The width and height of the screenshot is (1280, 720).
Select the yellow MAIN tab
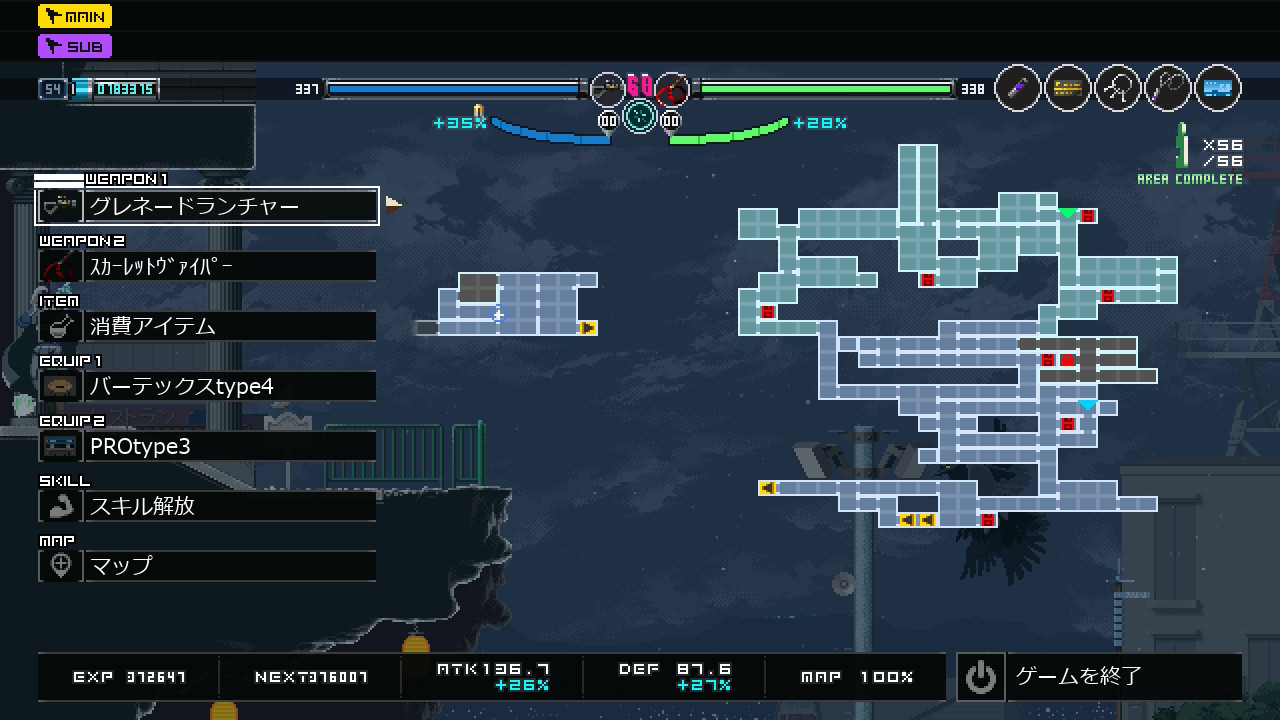click(75, 16)
